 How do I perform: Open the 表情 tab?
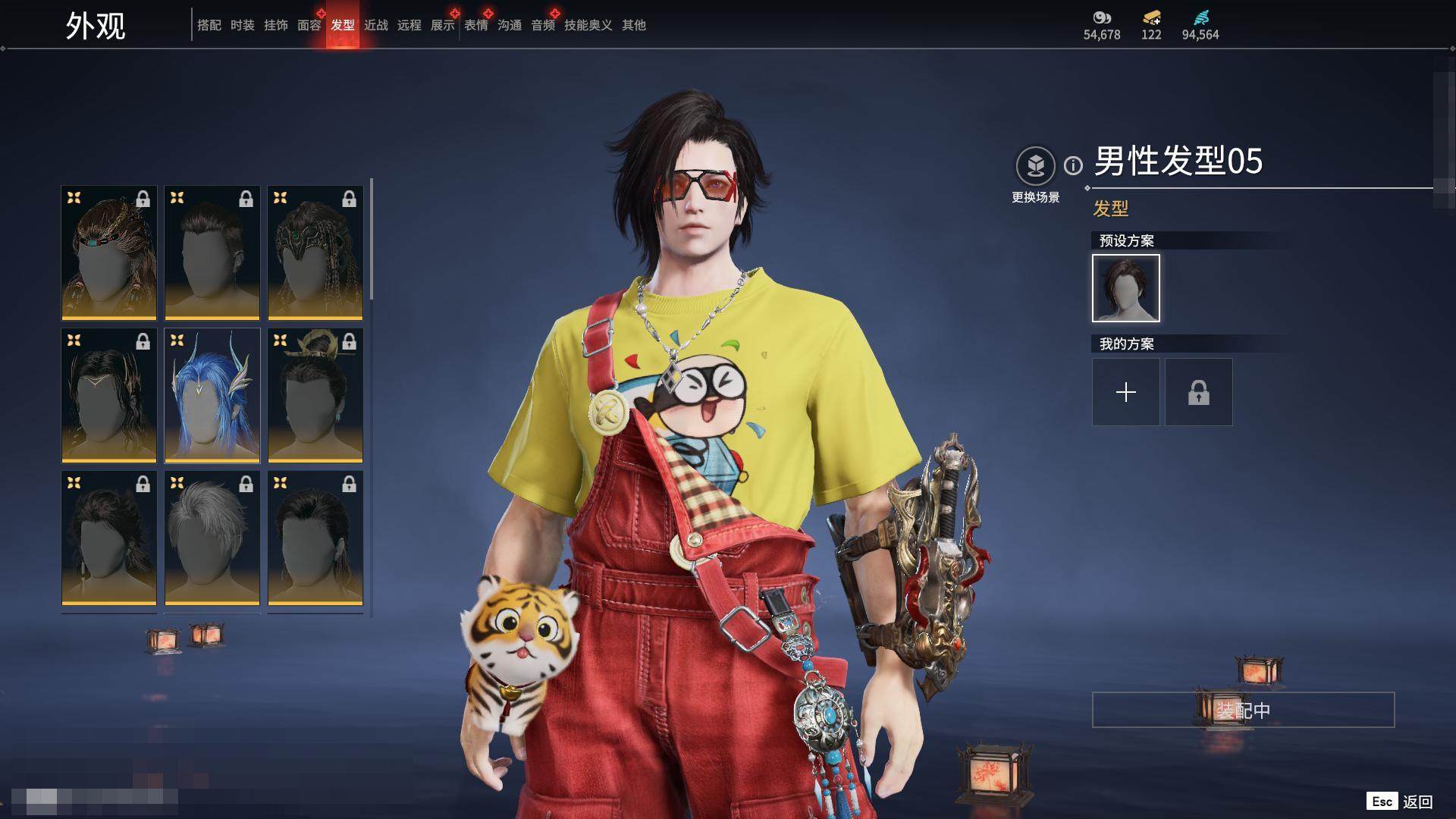tap(476, 25)
